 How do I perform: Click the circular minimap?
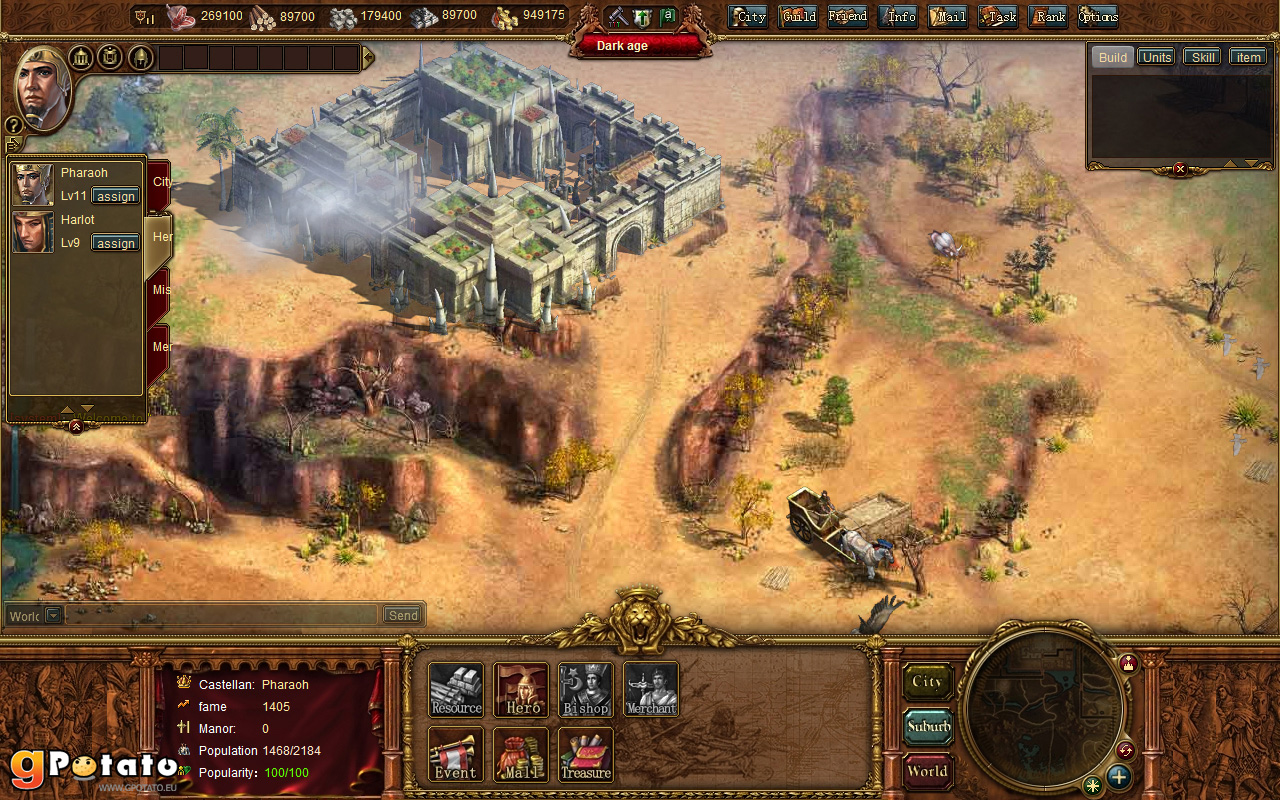[x=1044, y=707]
